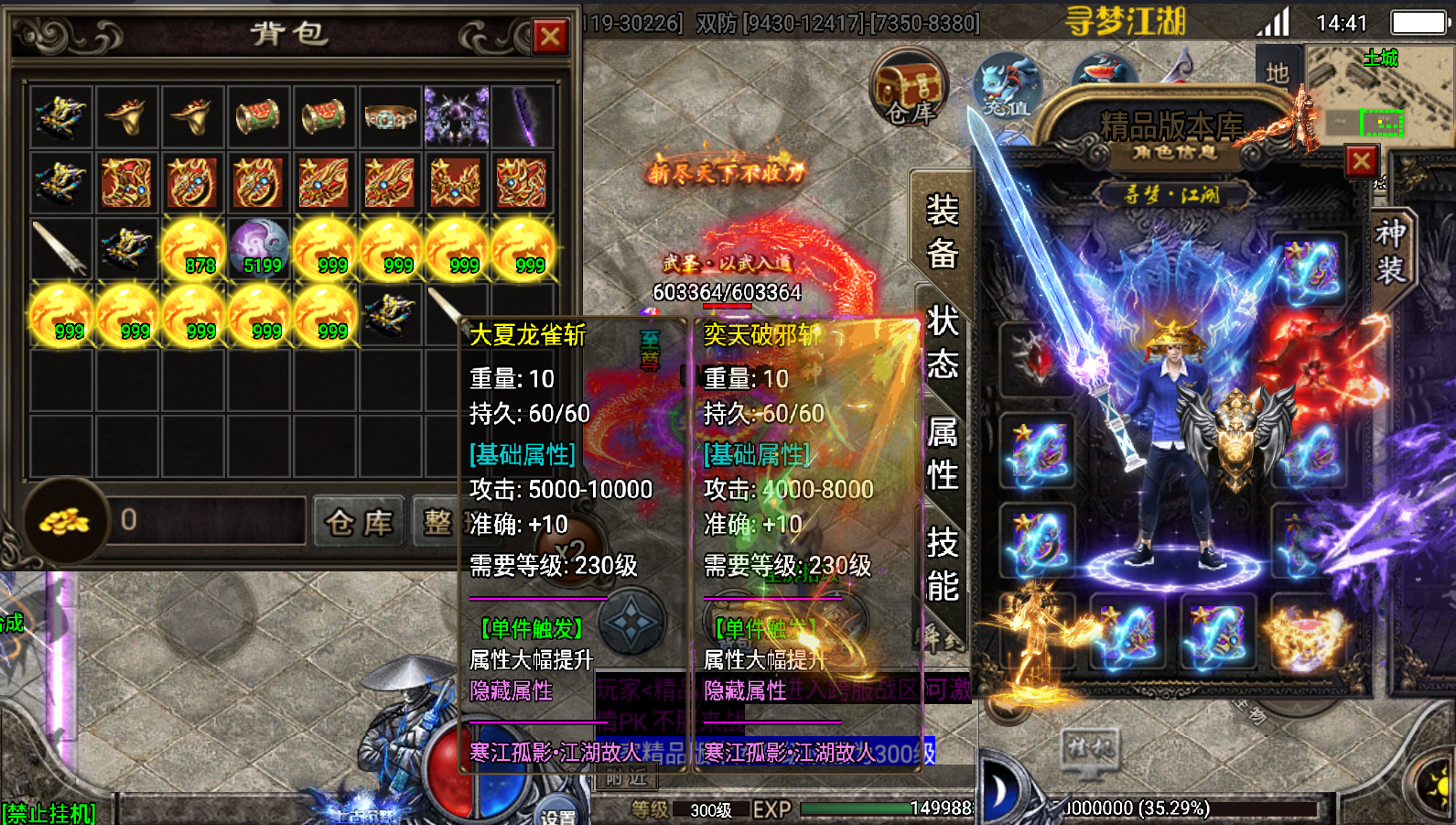
Task: Pick the silver sword in the backpack
Action: point(60,249)
